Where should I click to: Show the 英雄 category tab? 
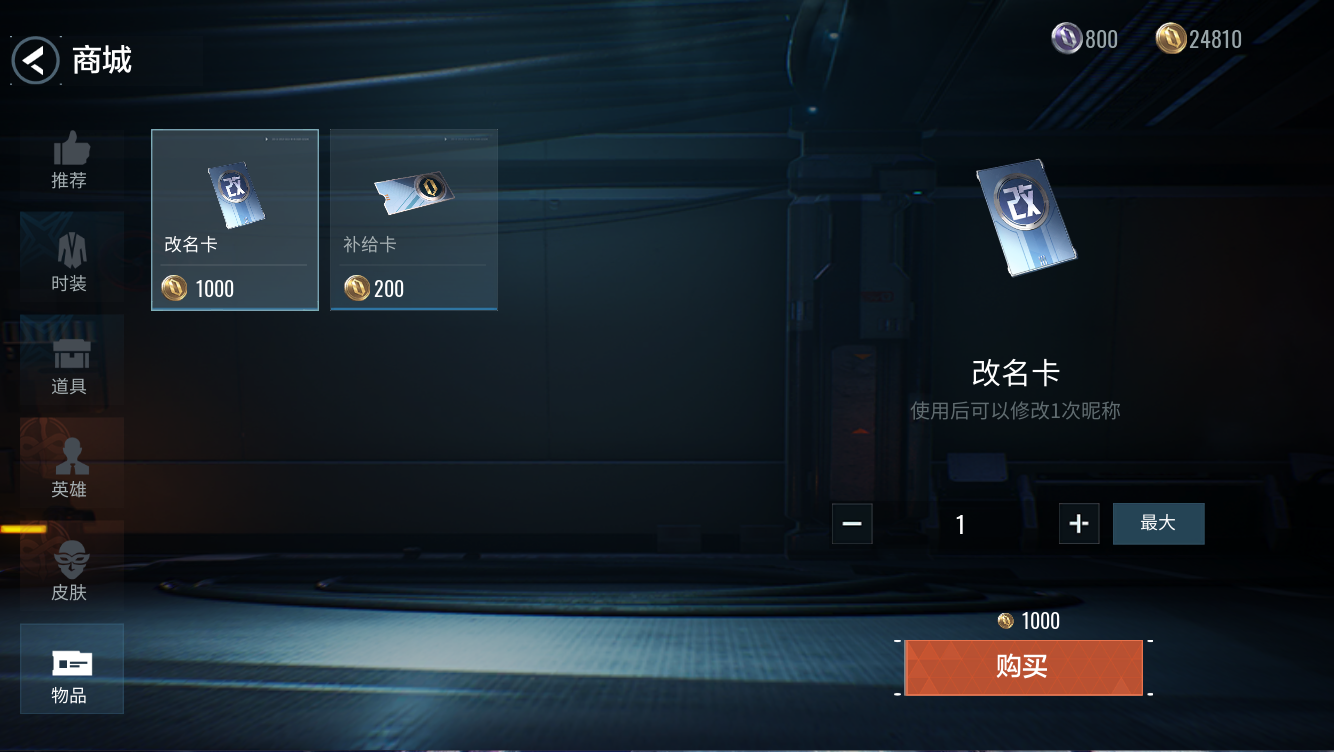coord(70,469)
